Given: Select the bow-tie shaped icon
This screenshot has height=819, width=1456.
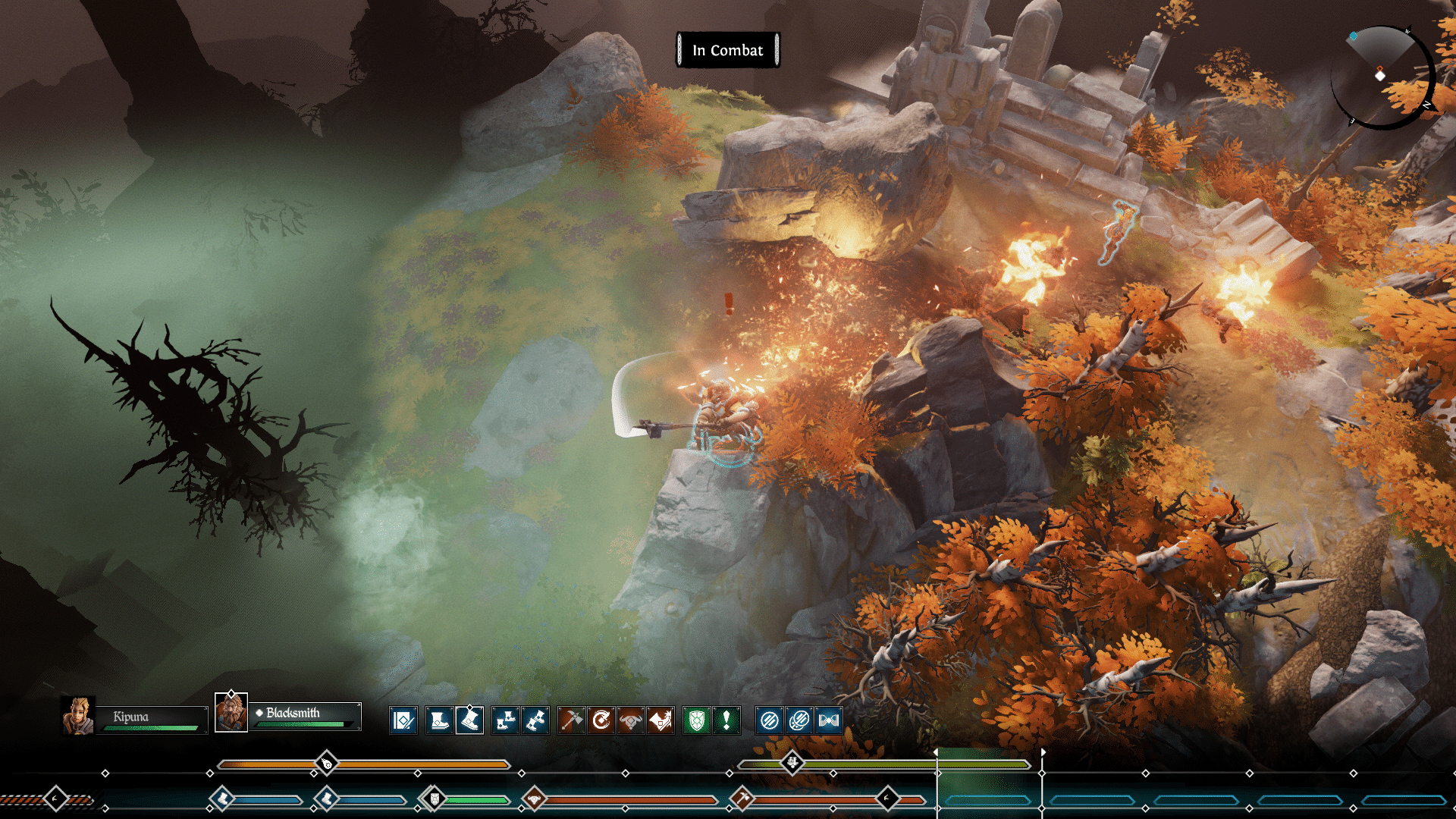Looking at the screenshot, I should pyautogui.click(x=828, y=720).
